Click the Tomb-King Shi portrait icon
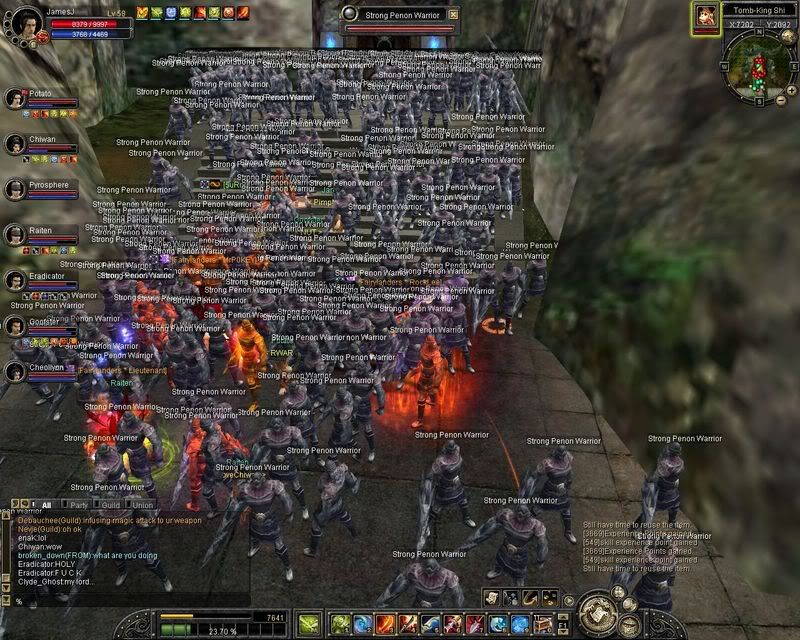The width and height of the screenshot is (800, 640). [706, 17]
